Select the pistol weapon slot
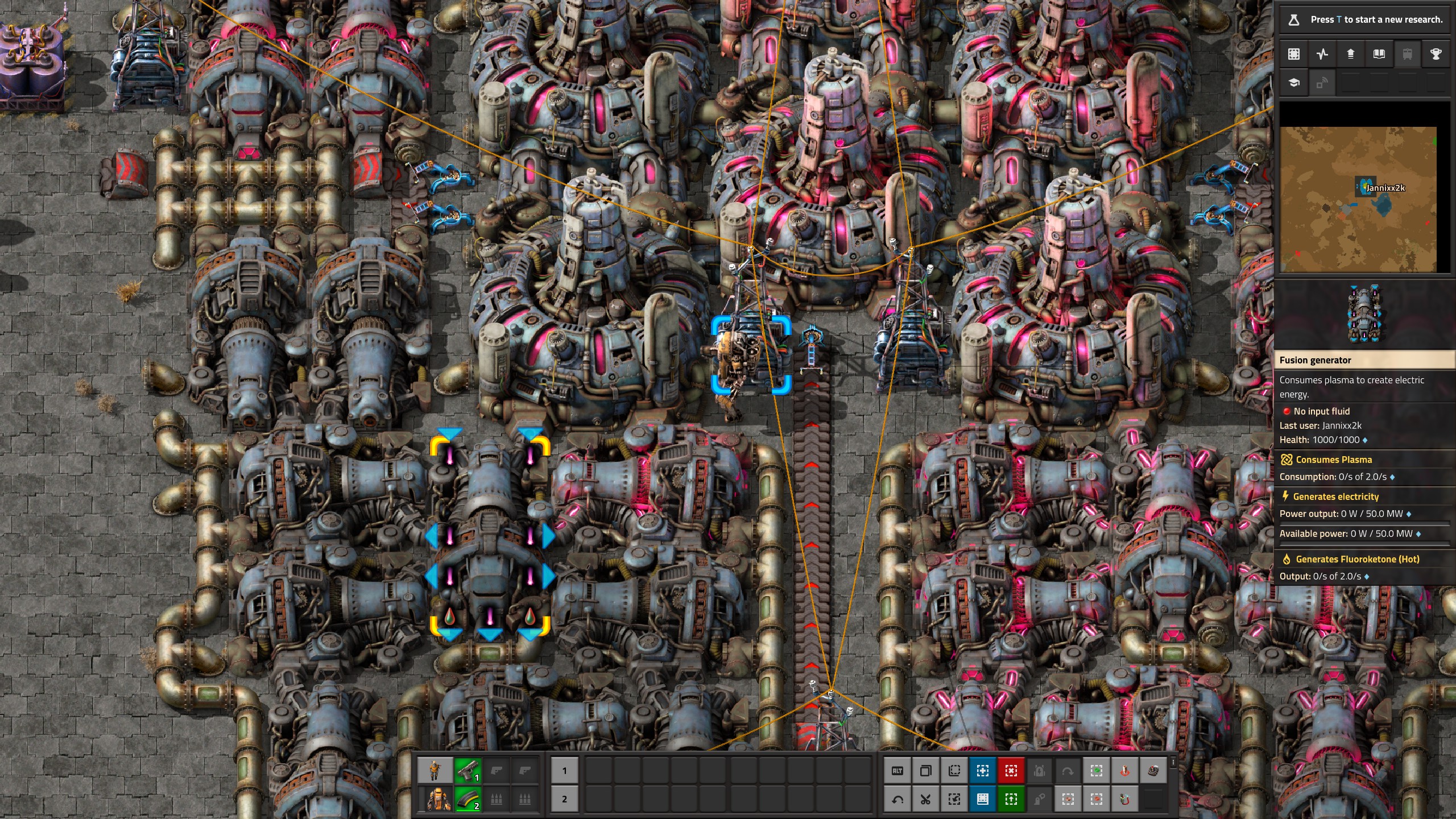 [x=468, y=771]
